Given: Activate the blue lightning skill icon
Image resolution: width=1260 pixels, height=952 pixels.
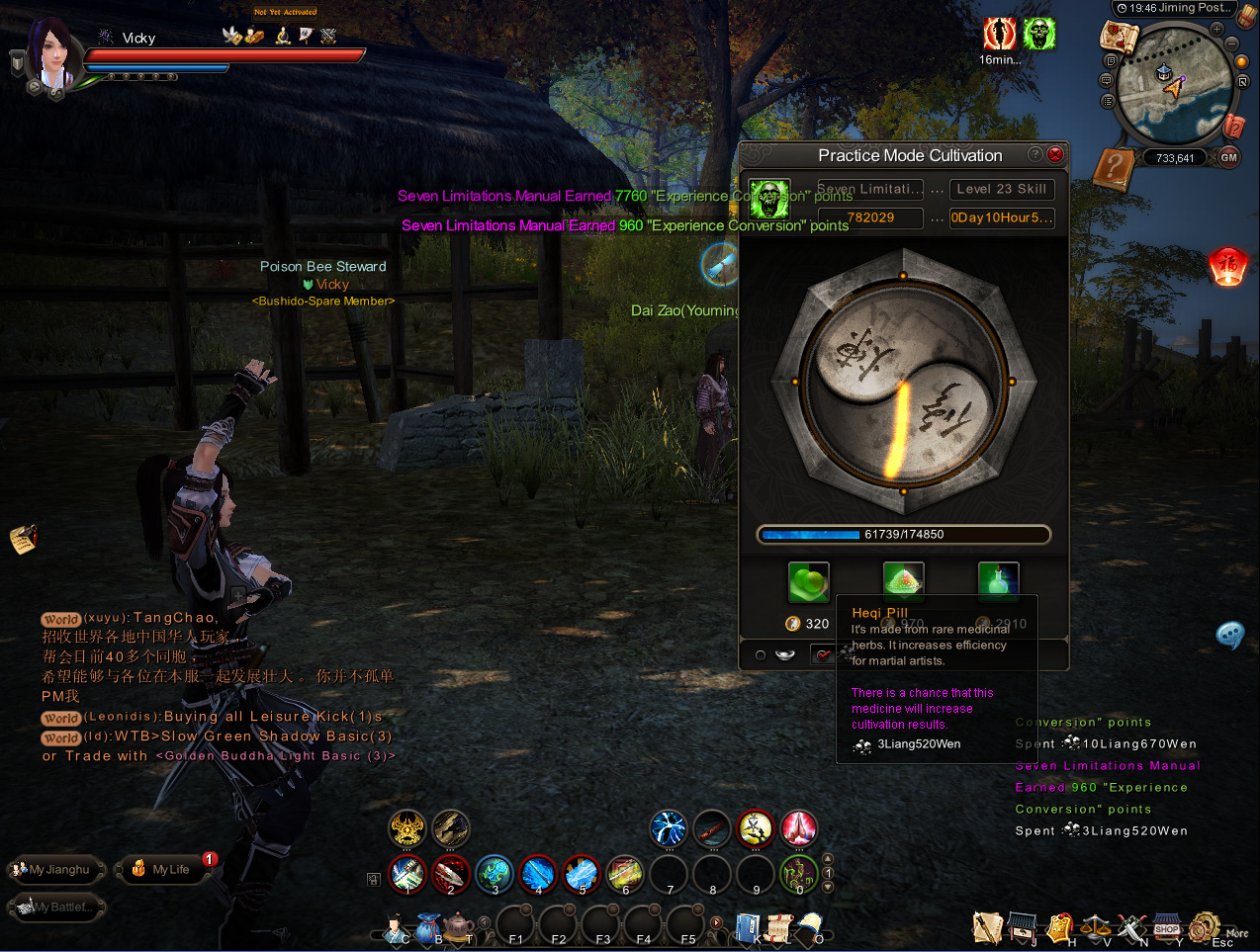Looking at the screenshot, I should point(668,828).
